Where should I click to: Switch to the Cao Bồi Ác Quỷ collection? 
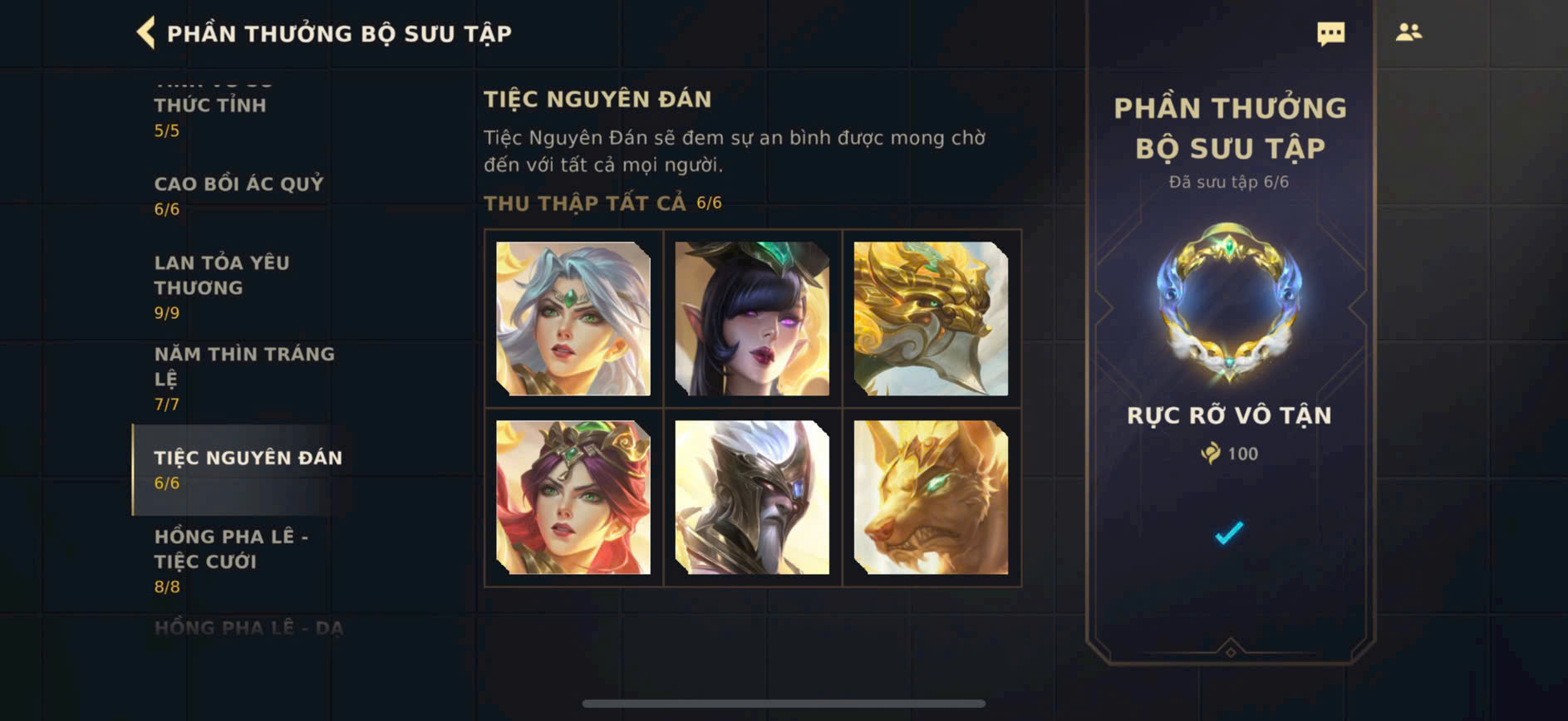(238, 194)
